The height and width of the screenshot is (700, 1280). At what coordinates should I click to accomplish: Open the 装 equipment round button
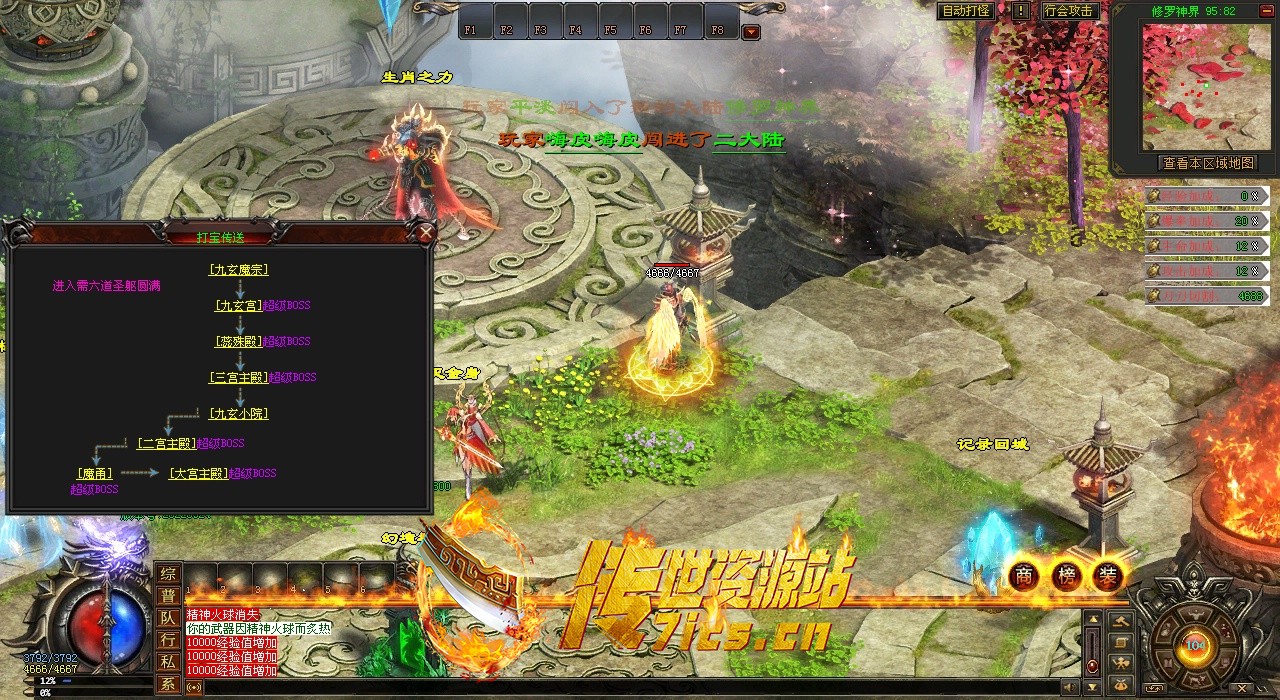pos(1108,576)
